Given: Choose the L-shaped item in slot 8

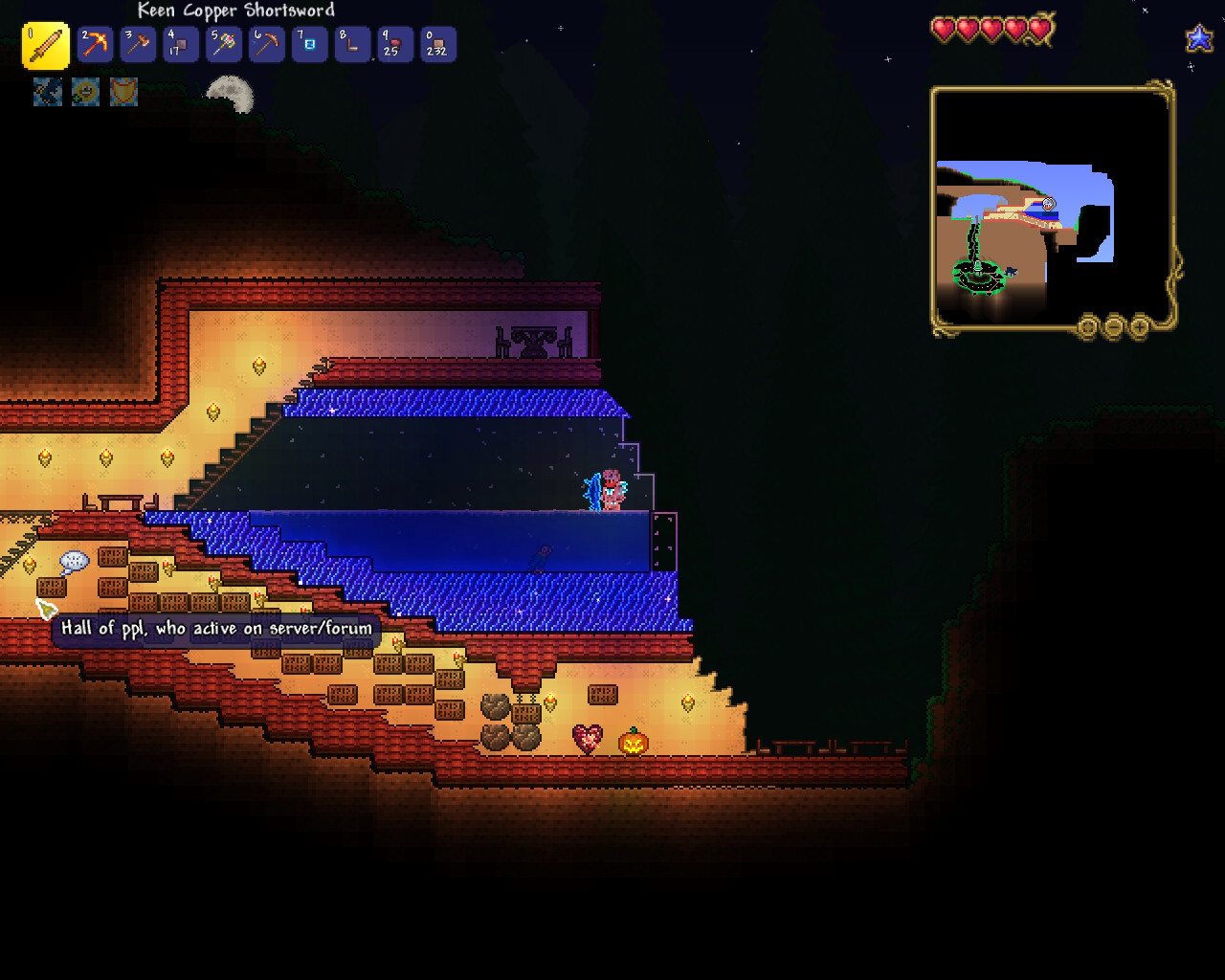Looking at the screenshot, I should tap(352, 45).
